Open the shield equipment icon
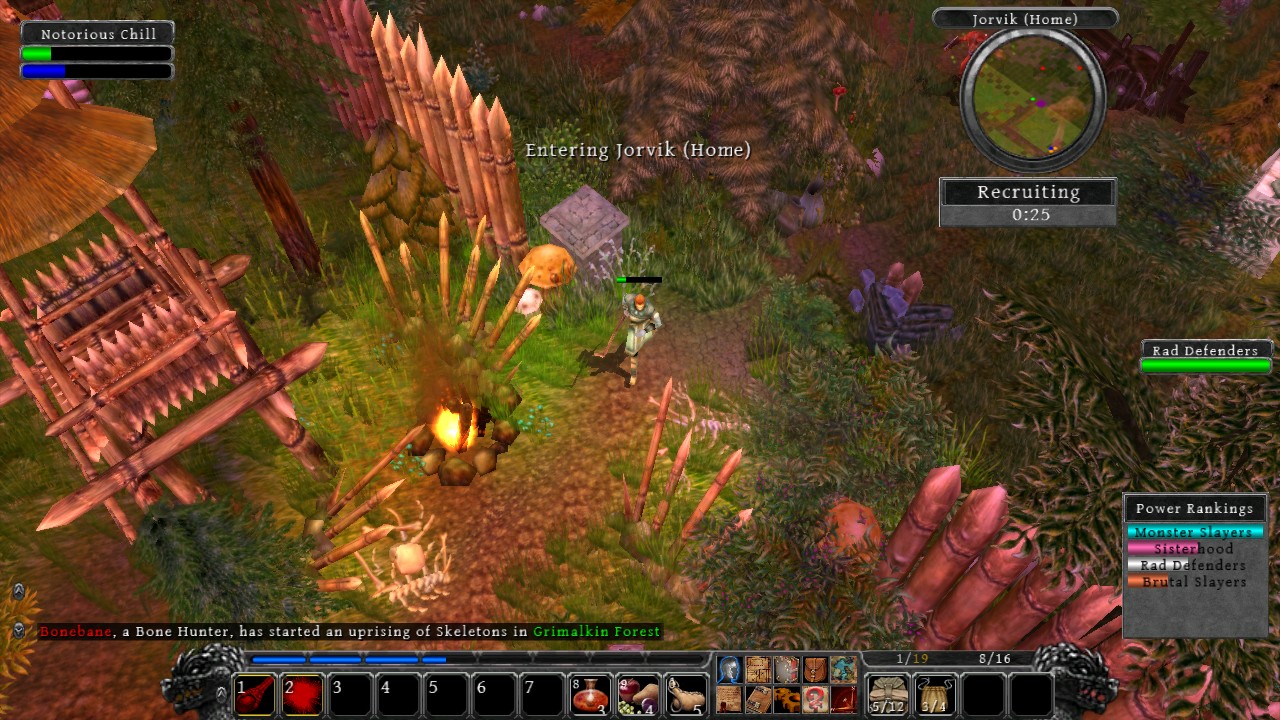This screenshot has width=1280, height=720. 786,670
